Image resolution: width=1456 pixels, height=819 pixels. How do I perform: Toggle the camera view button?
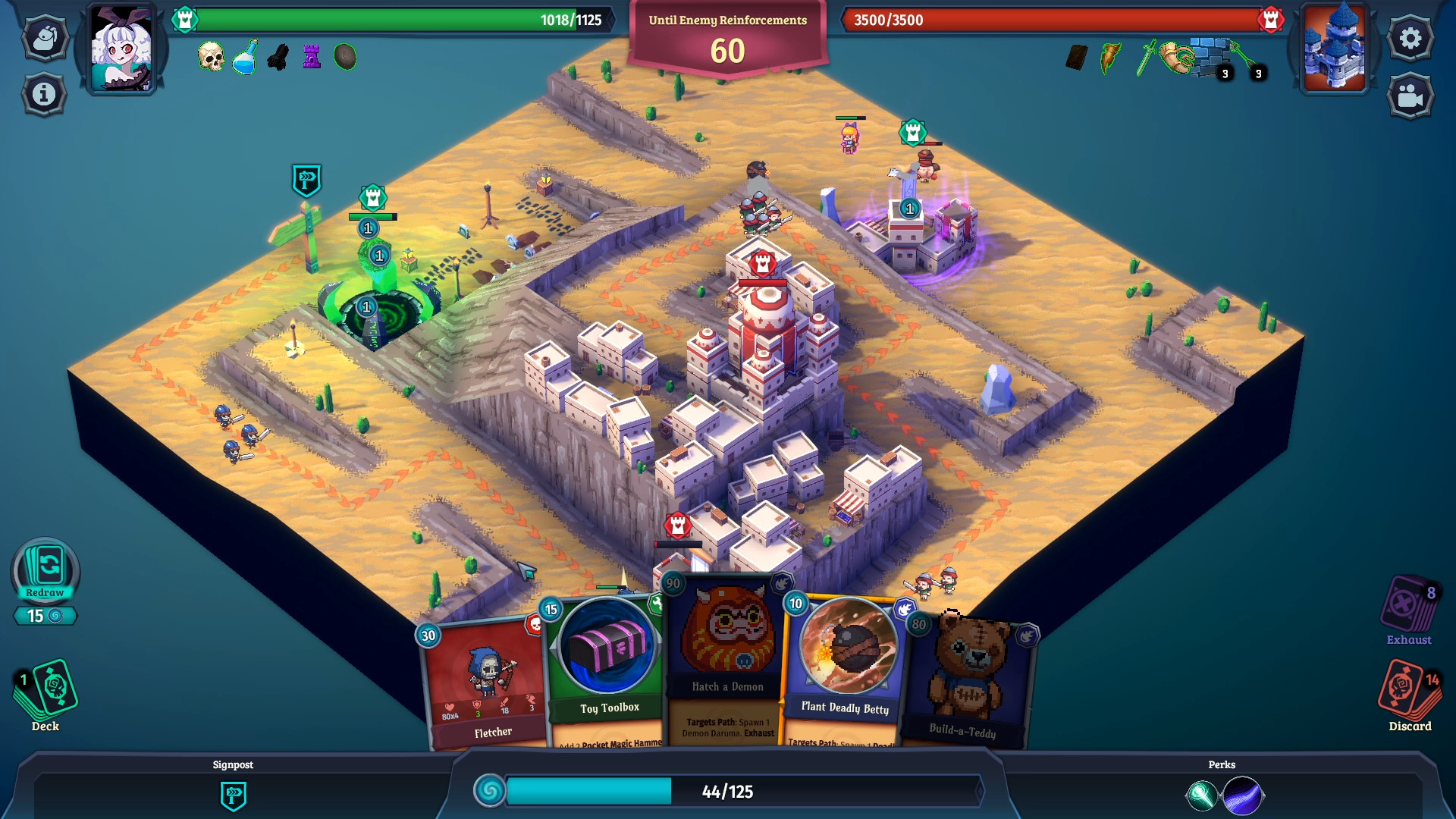point(1410,96)
